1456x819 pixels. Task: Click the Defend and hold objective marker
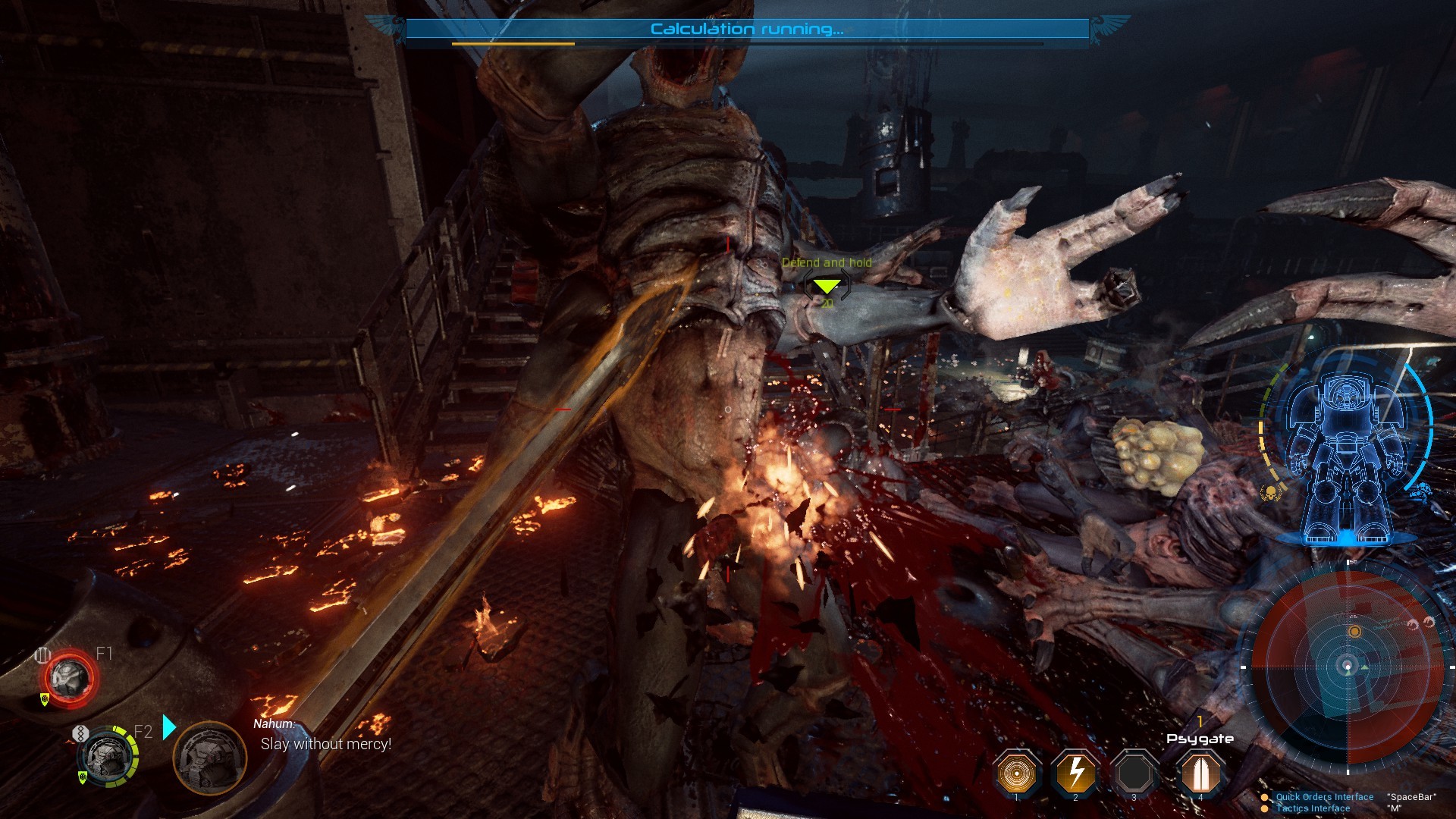point(826,286)
